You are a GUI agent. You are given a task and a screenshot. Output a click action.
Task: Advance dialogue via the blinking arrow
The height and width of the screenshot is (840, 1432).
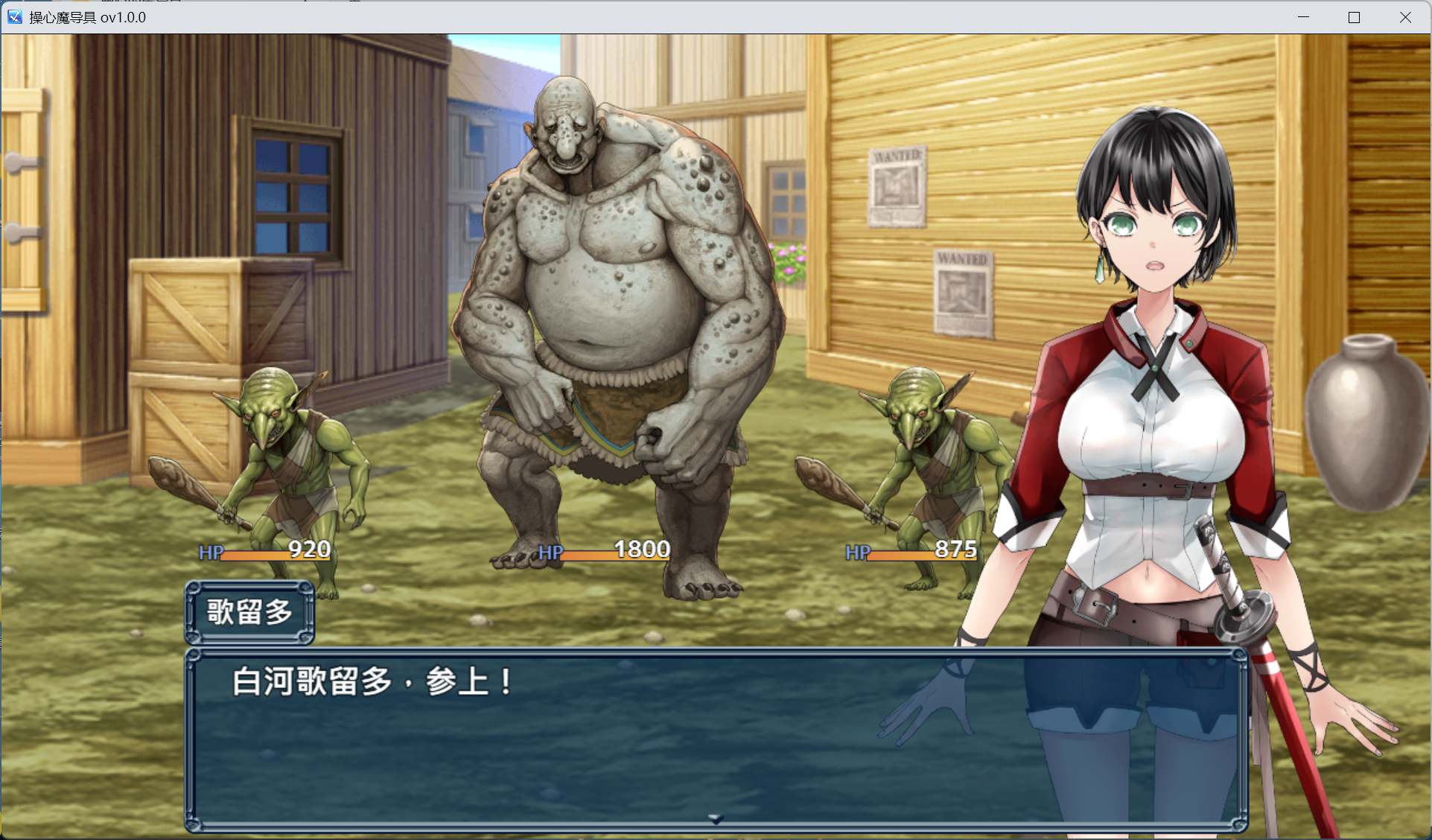[714, 817]
